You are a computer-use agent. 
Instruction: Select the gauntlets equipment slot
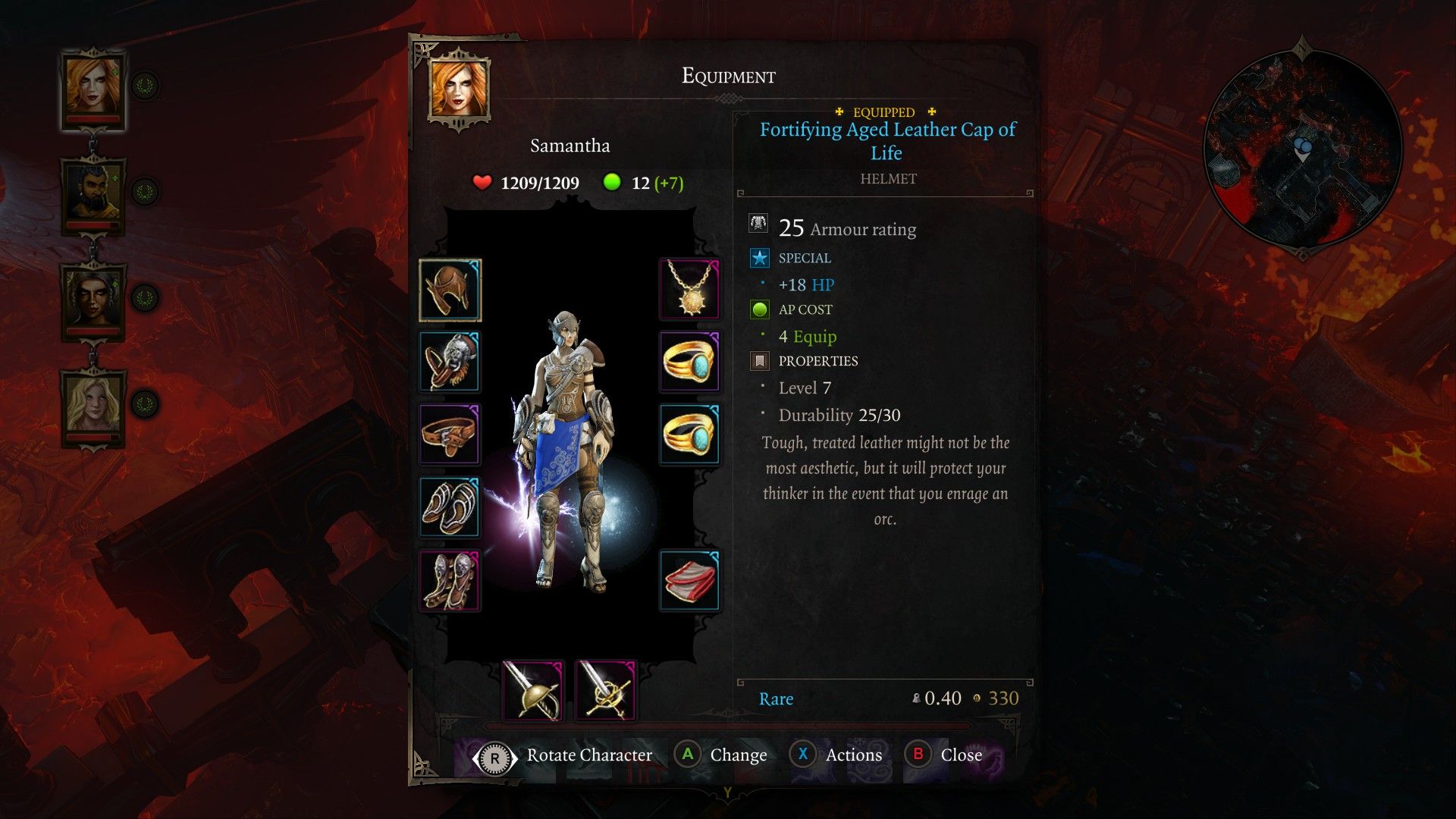tap(450, 507)
